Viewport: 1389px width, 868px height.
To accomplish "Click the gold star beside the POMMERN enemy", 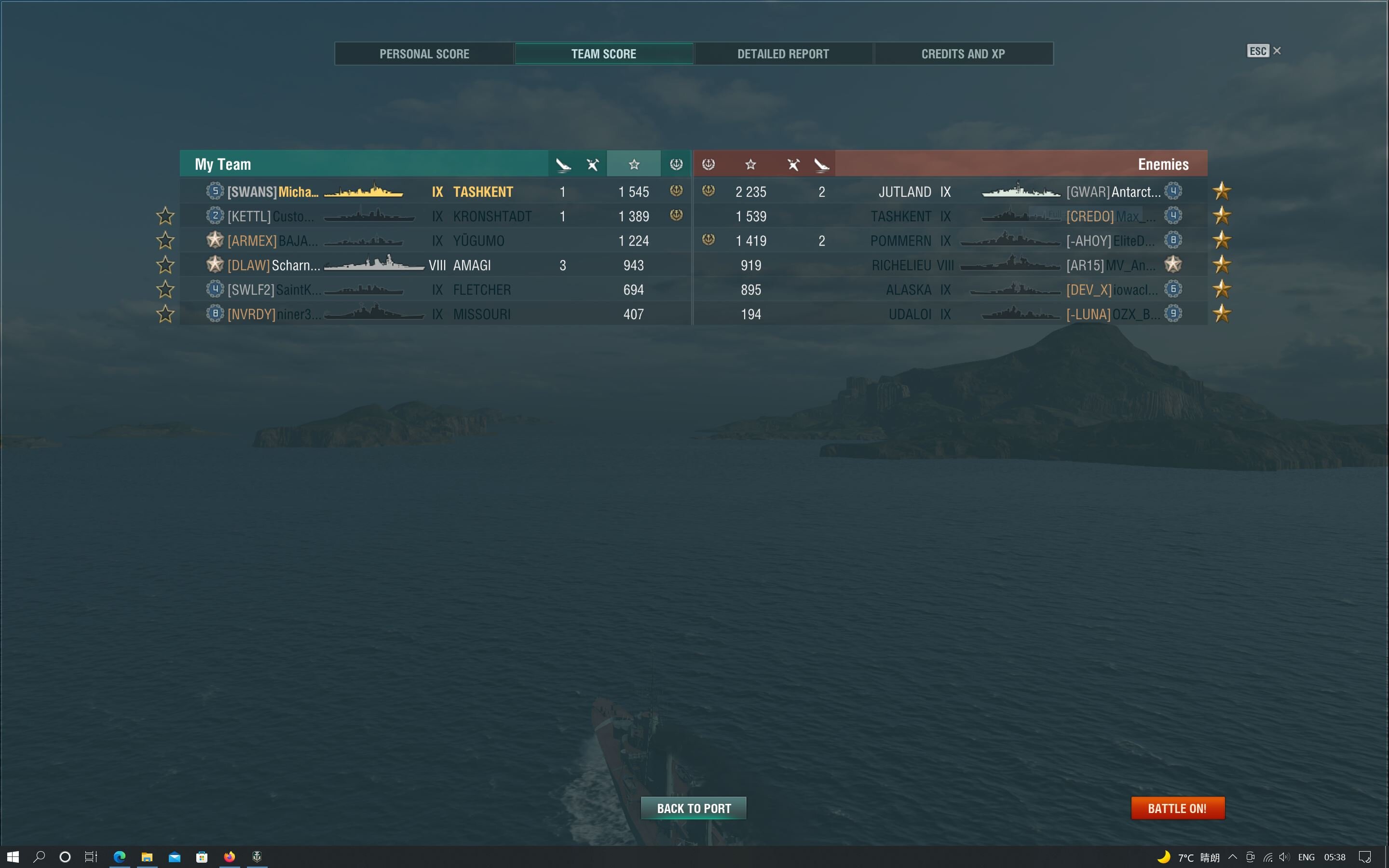I will click(x=1222, y=241).
